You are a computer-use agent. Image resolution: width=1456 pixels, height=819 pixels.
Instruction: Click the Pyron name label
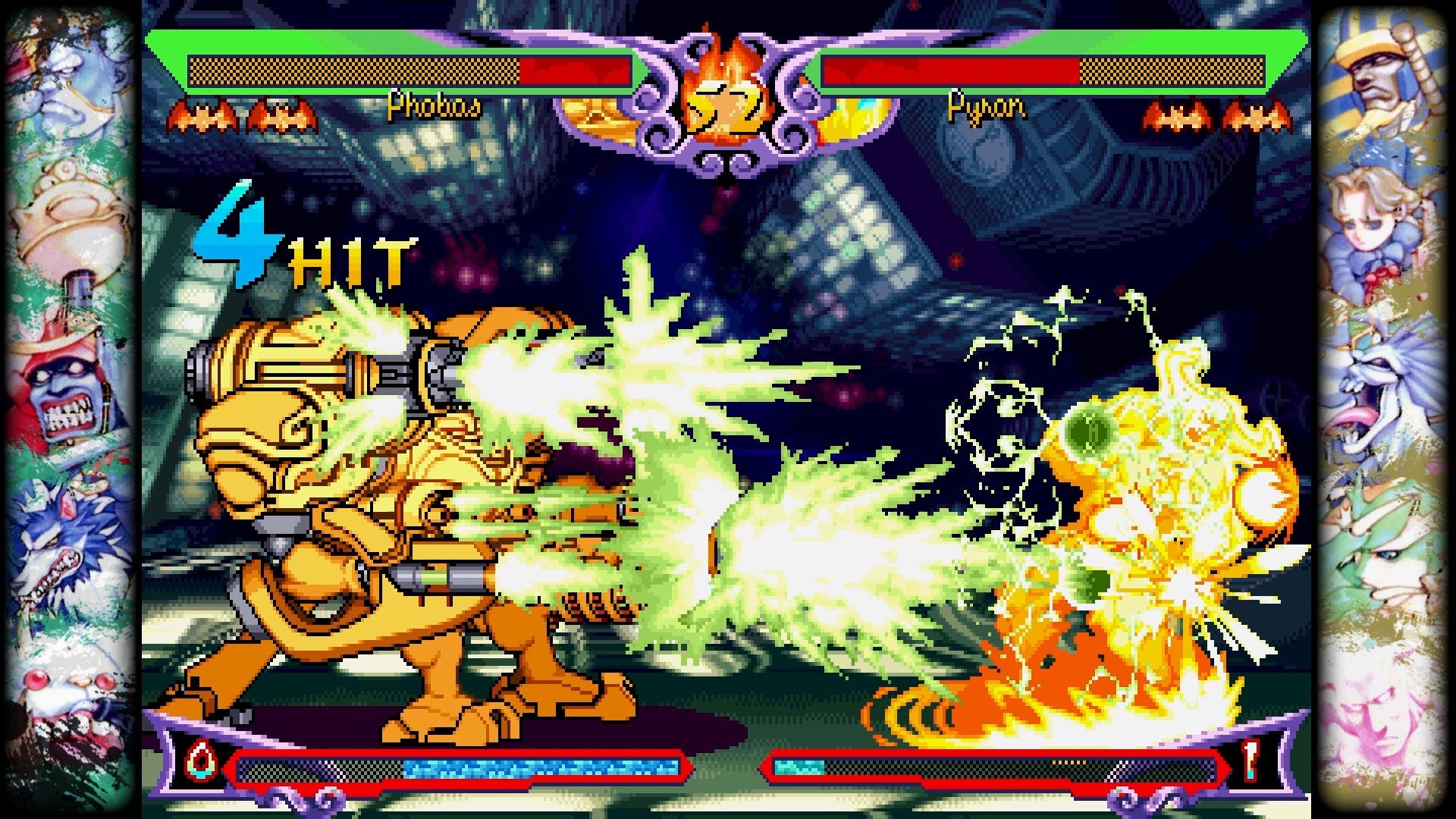coord(986,108)
